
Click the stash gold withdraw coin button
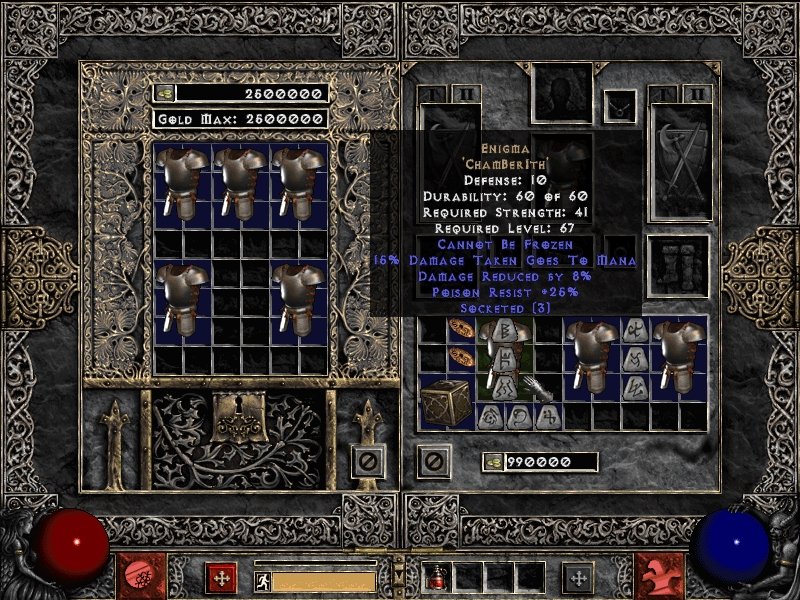coord(164,93)
